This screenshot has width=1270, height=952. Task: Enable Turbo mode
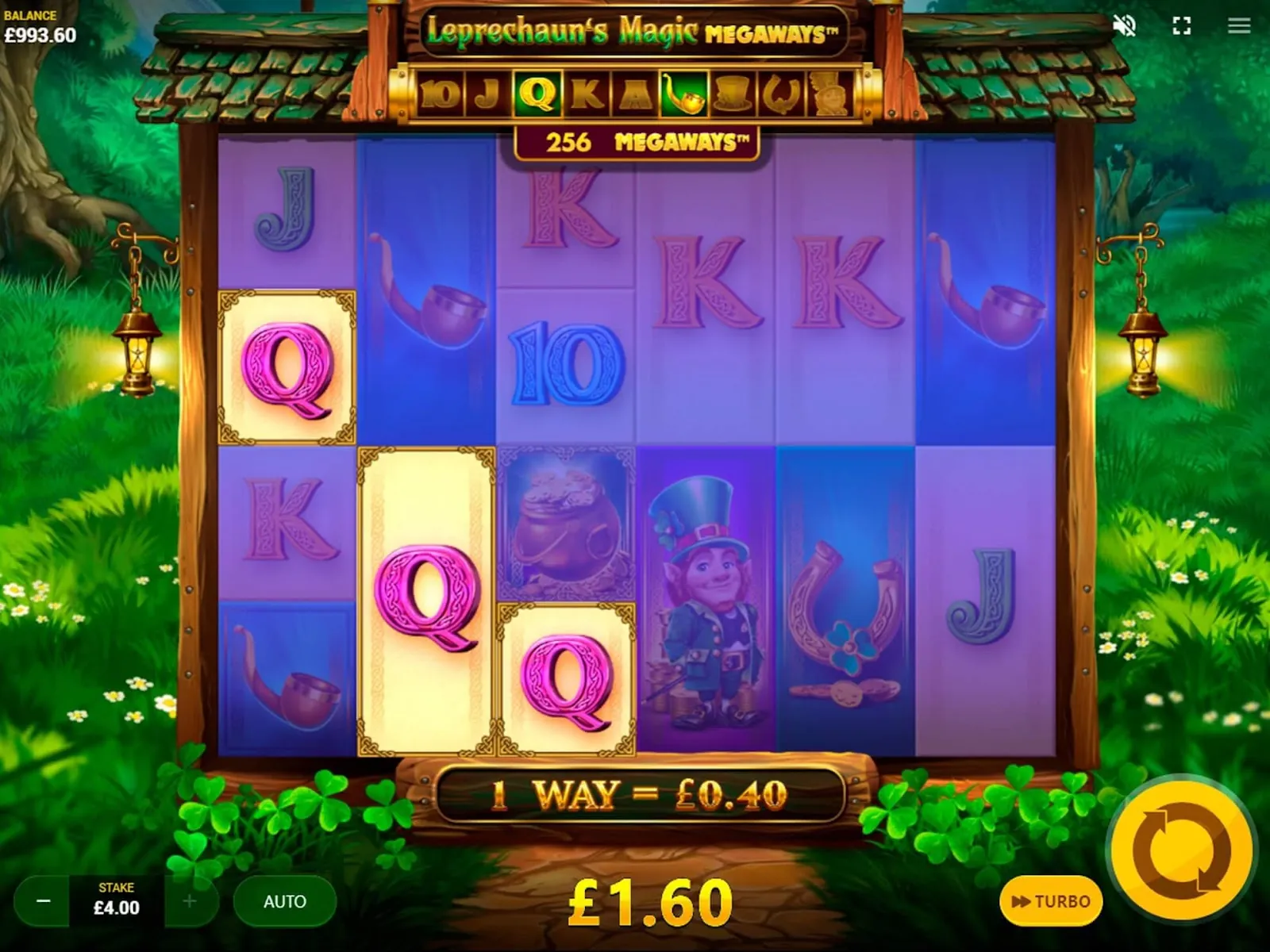[x=1051, y=901]
